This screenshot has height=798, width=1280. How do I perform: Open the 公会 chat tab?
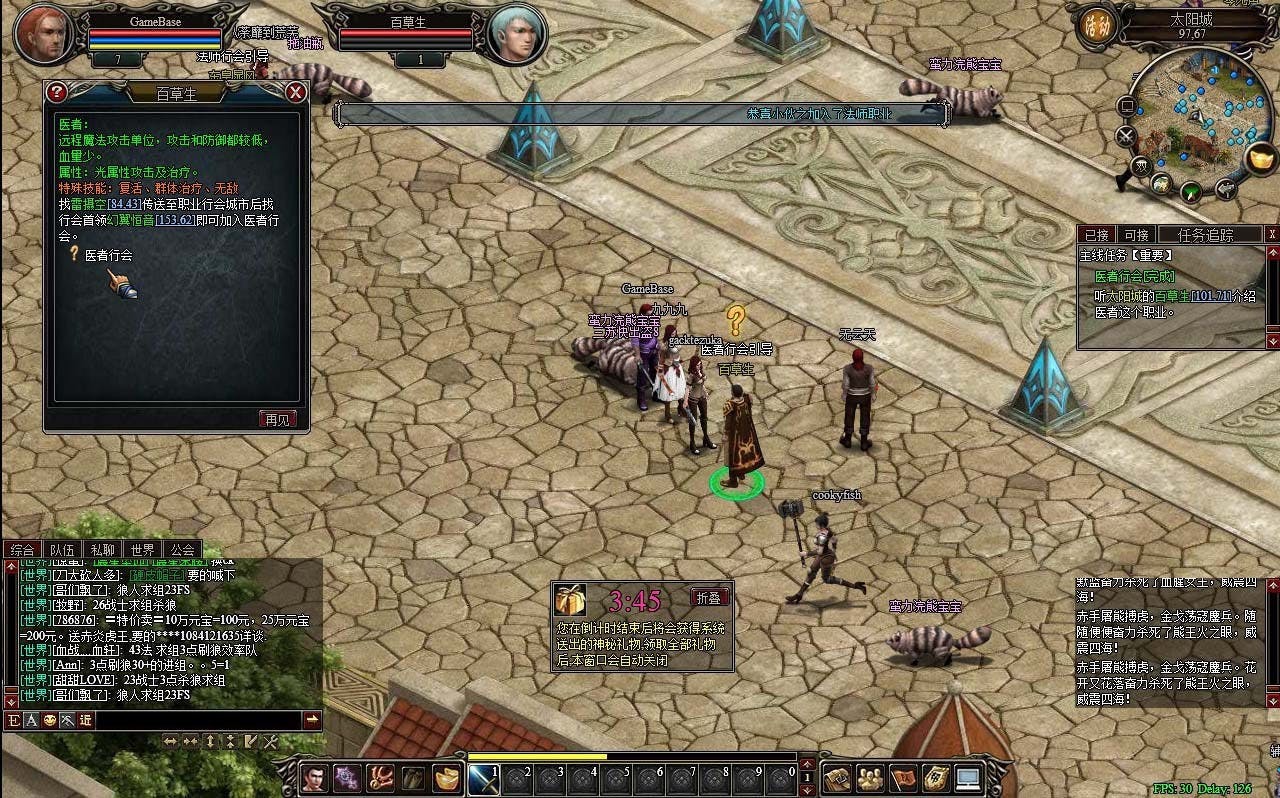(x=182, y=549)
